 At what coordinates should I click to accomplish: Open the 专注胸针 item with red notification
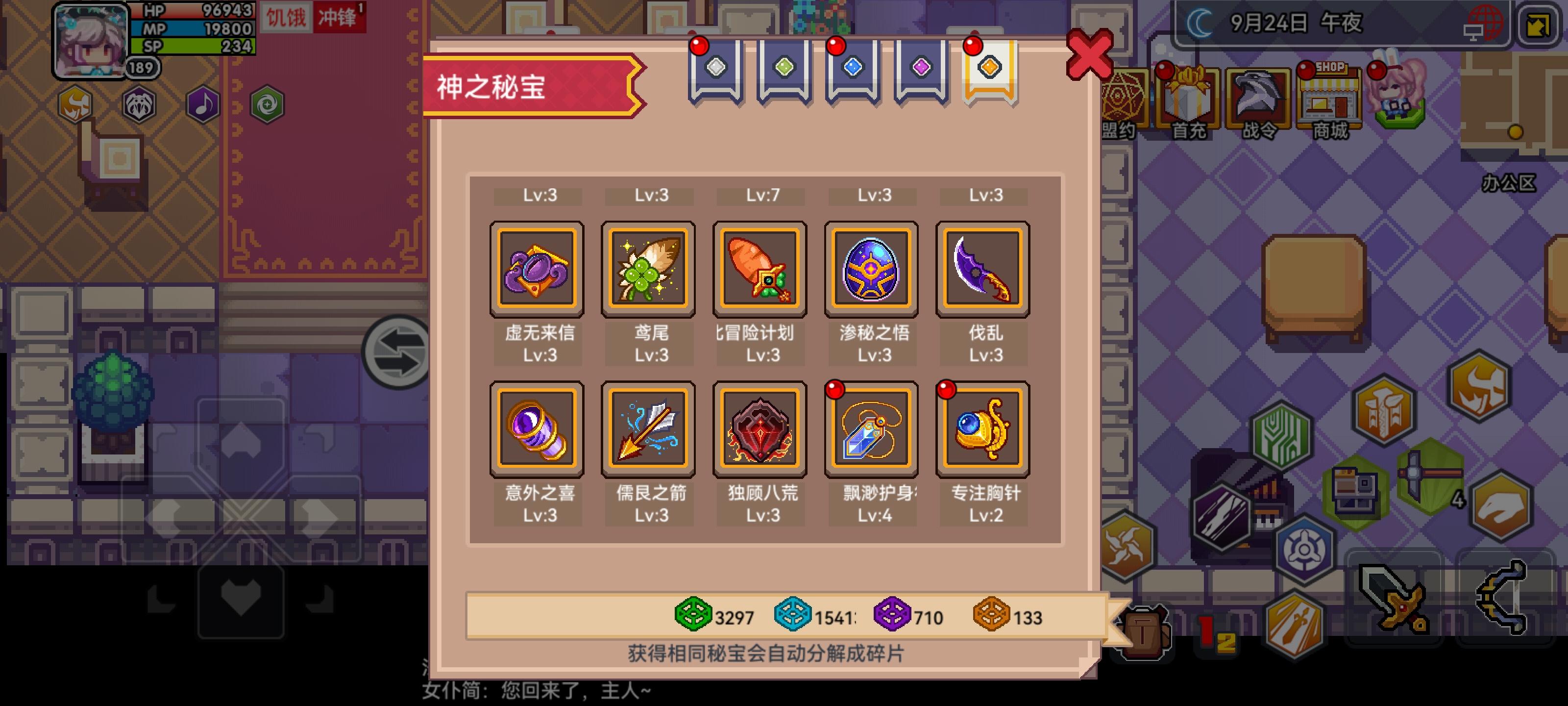(x=982, y=428)
